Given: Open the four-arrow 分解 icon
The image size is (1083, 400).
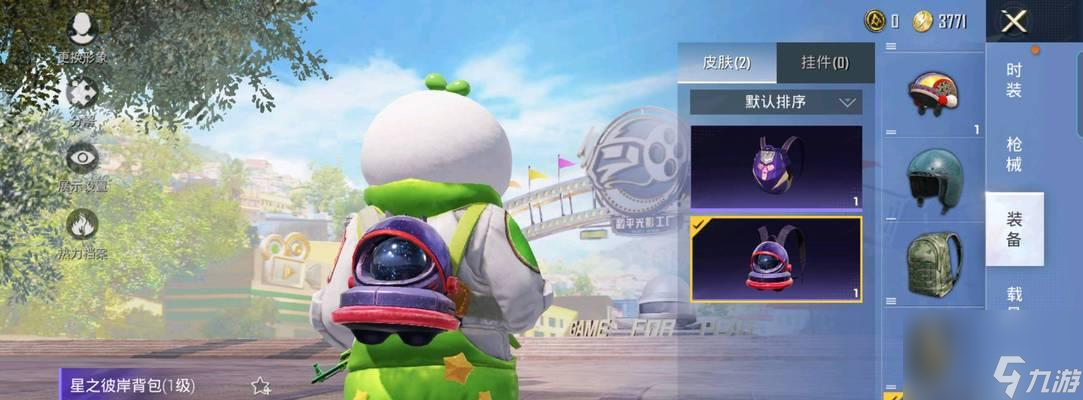Looking at the screenshot, I should 81,94.
